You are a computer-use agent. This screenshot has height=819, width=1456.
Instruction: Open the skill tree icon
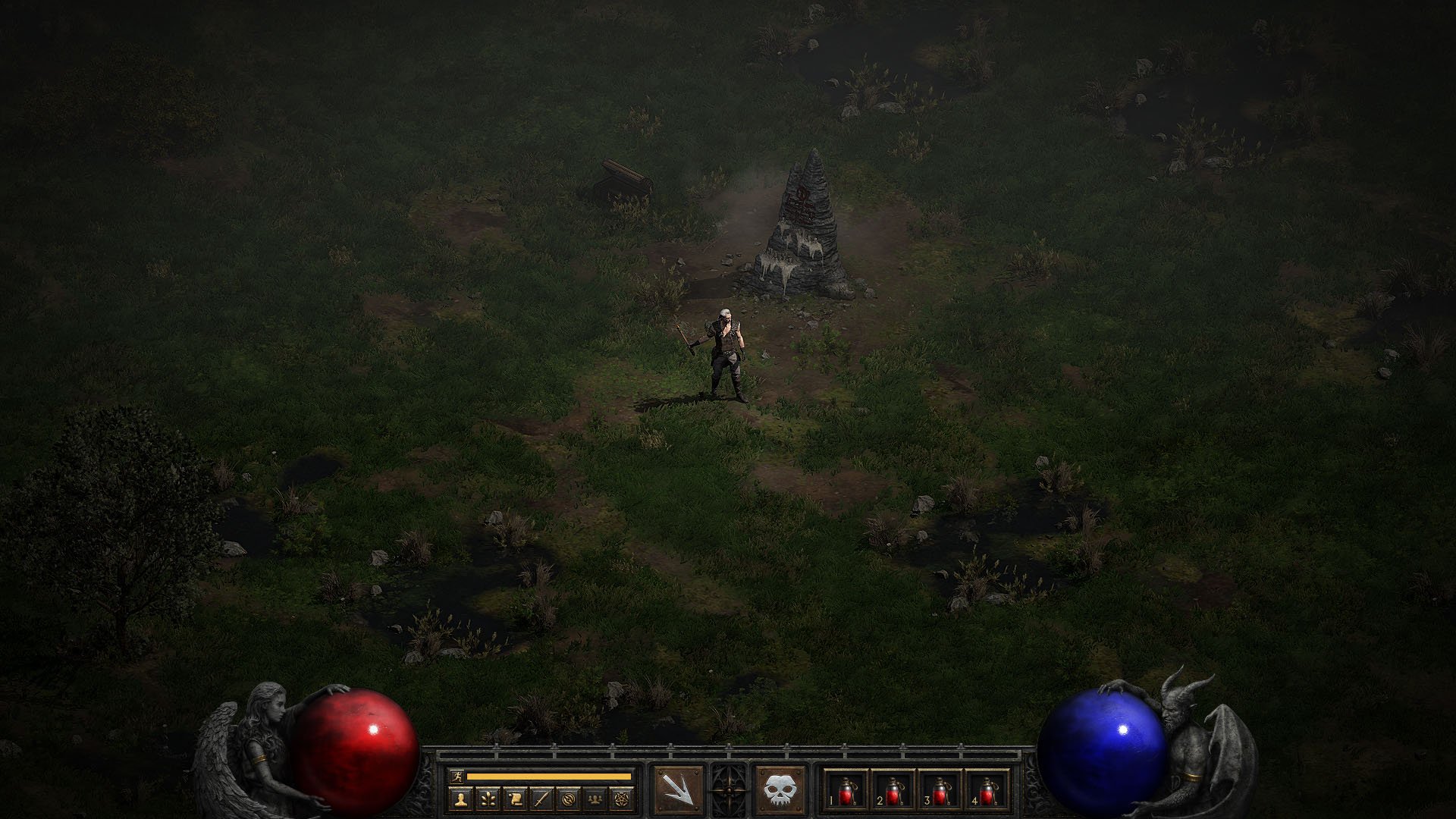(x=487, y=799)
